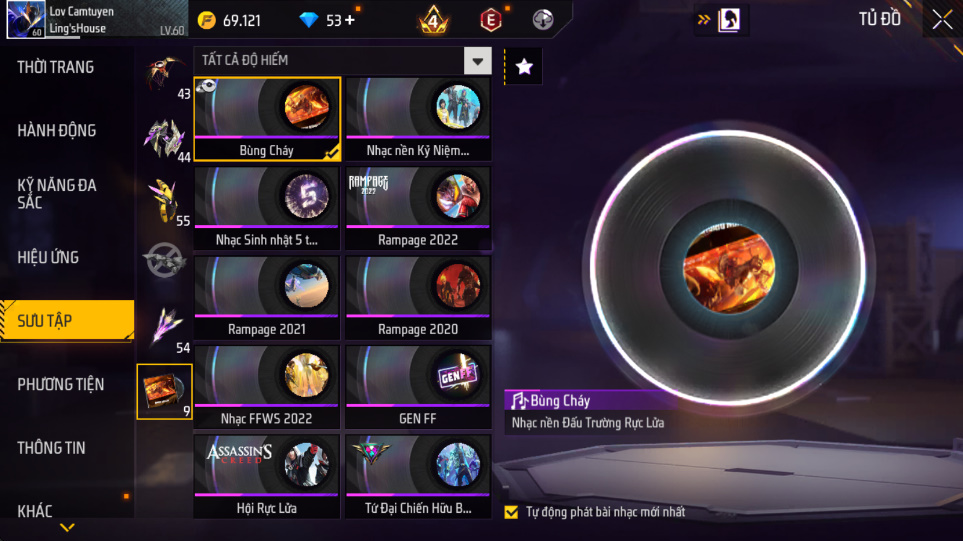
Task: Close the wardrobe screen with the X
Action: (941, 20)
